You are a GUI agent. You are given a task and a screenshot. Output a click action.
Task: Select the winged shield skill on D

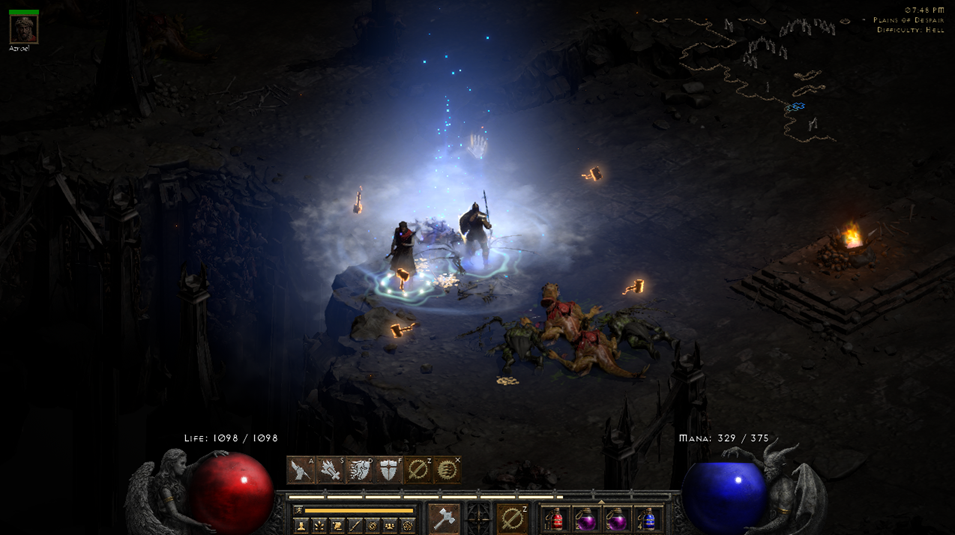(359, 470)
